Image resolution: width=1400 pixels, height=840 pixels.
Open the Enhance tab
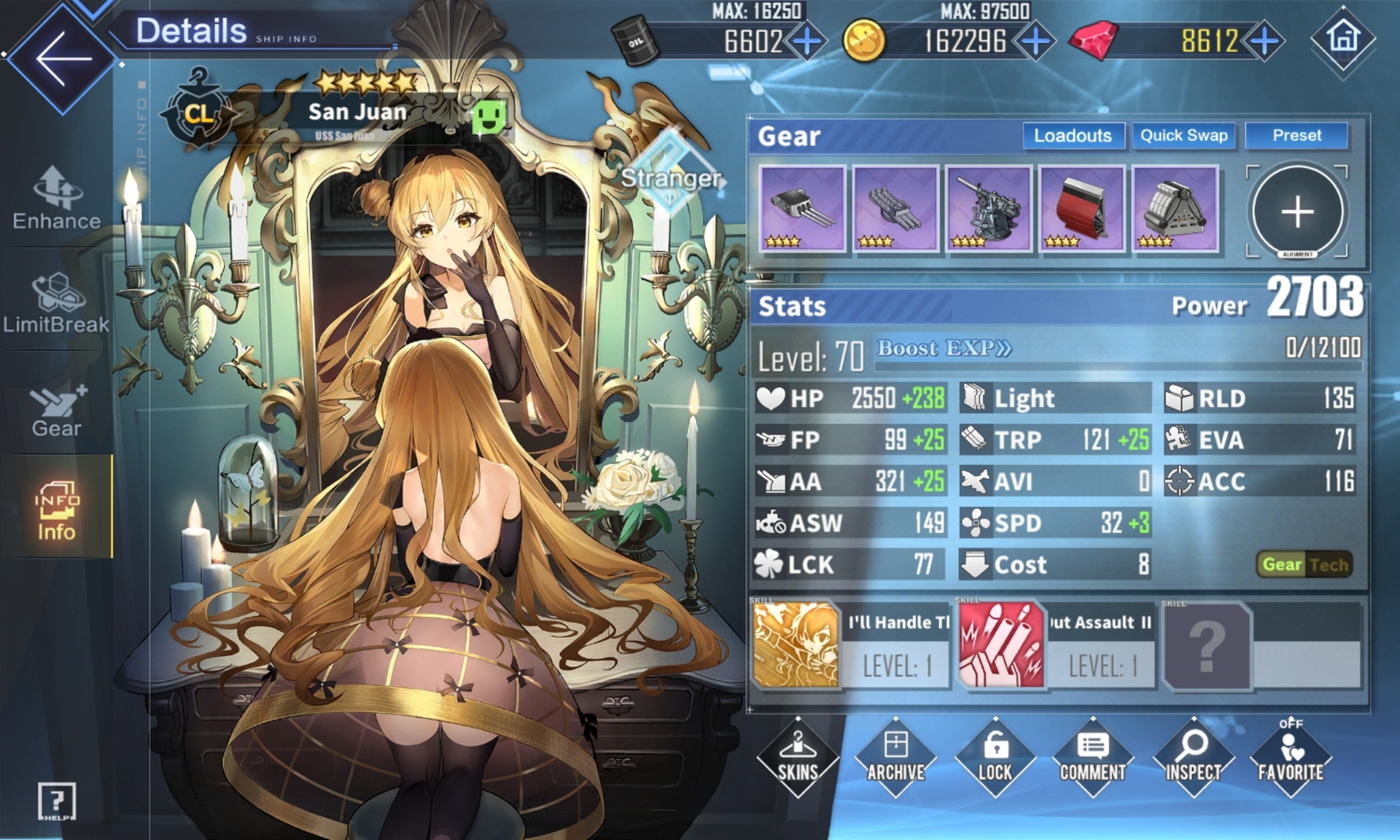[57, 198]
